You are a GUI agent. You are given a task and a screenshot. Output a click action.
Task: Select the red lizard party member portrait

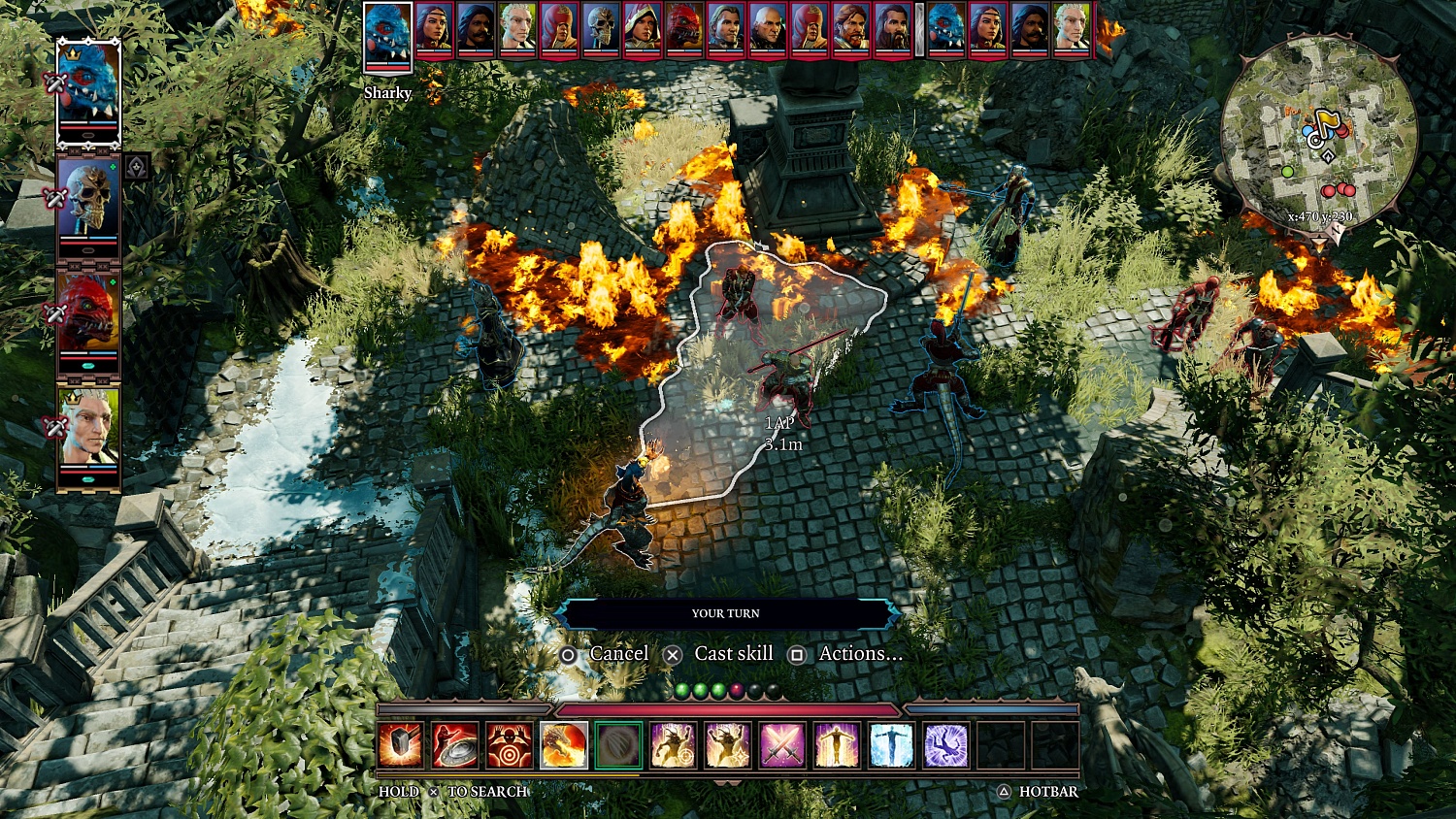point(90,308)
